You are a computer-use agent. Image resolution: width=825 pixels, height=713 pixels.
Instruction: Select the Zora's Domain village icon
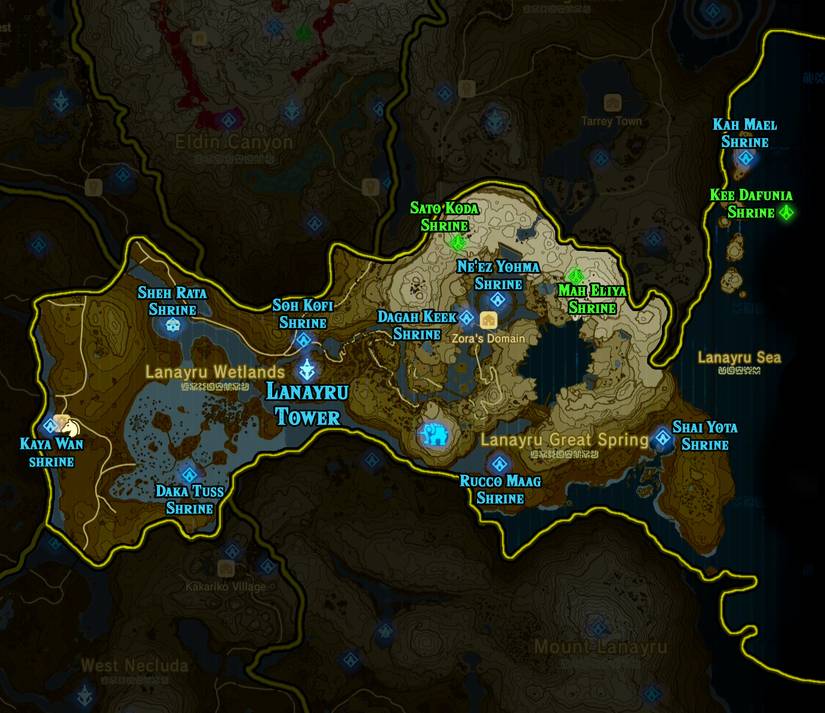coord(489,320)
